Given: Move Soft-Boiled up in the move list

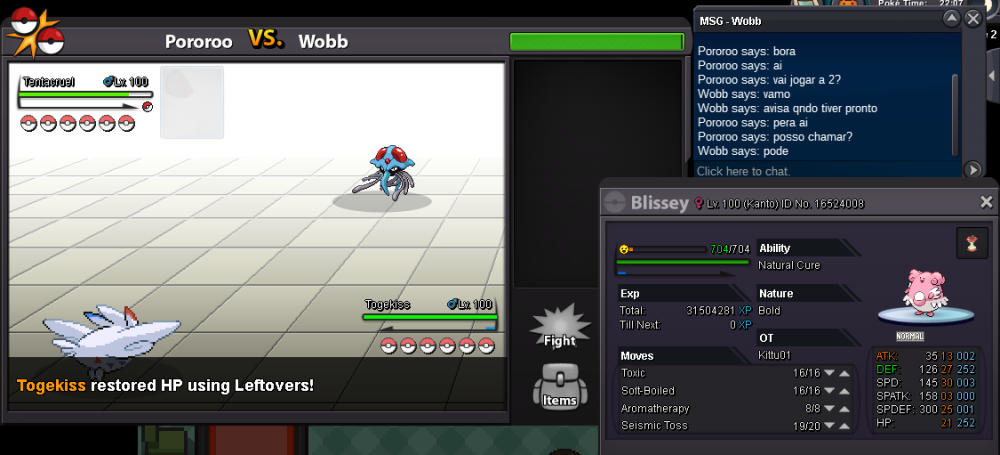Looking at the screenshot, I should (x=844, y=391).
